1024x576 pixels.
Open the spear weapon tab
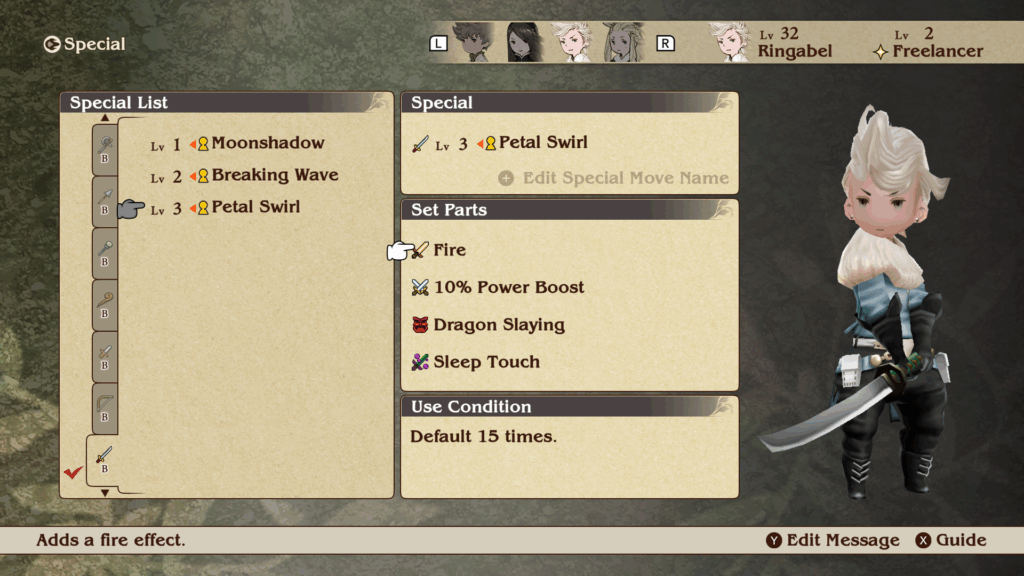[x=105, y=200]
